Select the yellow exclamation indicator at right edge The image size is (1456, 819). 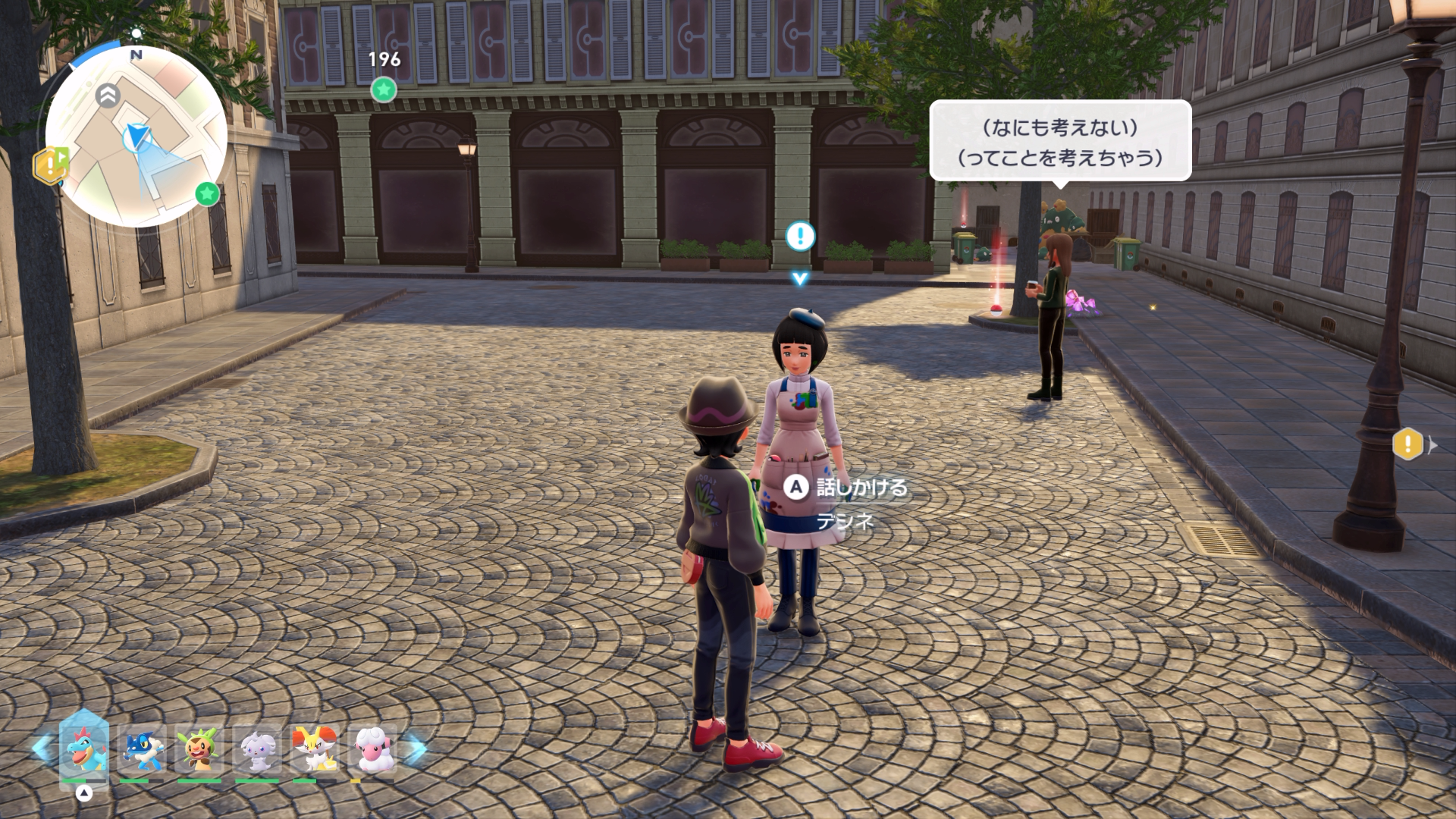click(1408, 444)
